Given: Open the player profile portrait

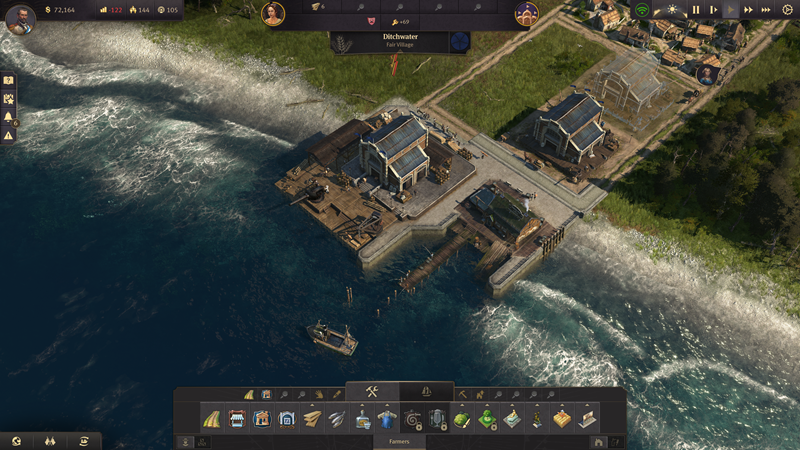Looking at the screenshot, I should (x=18, y=19).
